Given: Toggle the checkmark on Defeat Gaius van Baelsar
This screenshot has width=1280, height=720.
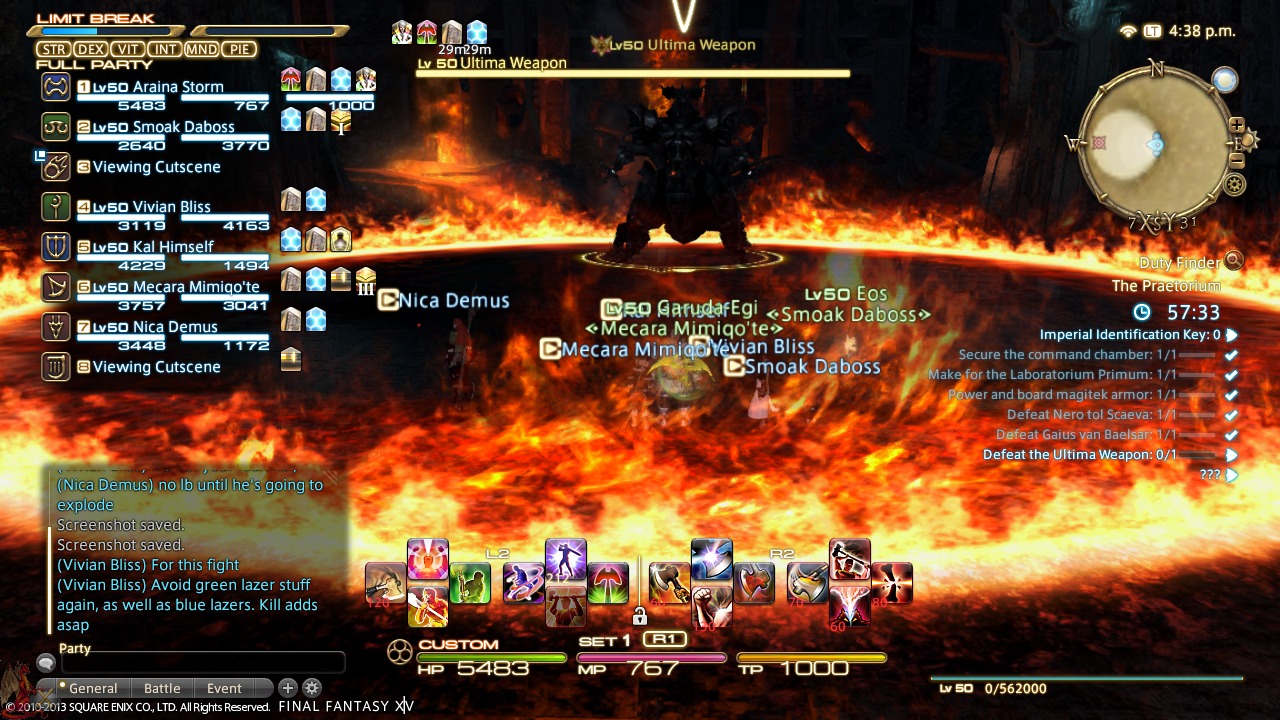Looking at the screenshot, I should (1230, 435).
